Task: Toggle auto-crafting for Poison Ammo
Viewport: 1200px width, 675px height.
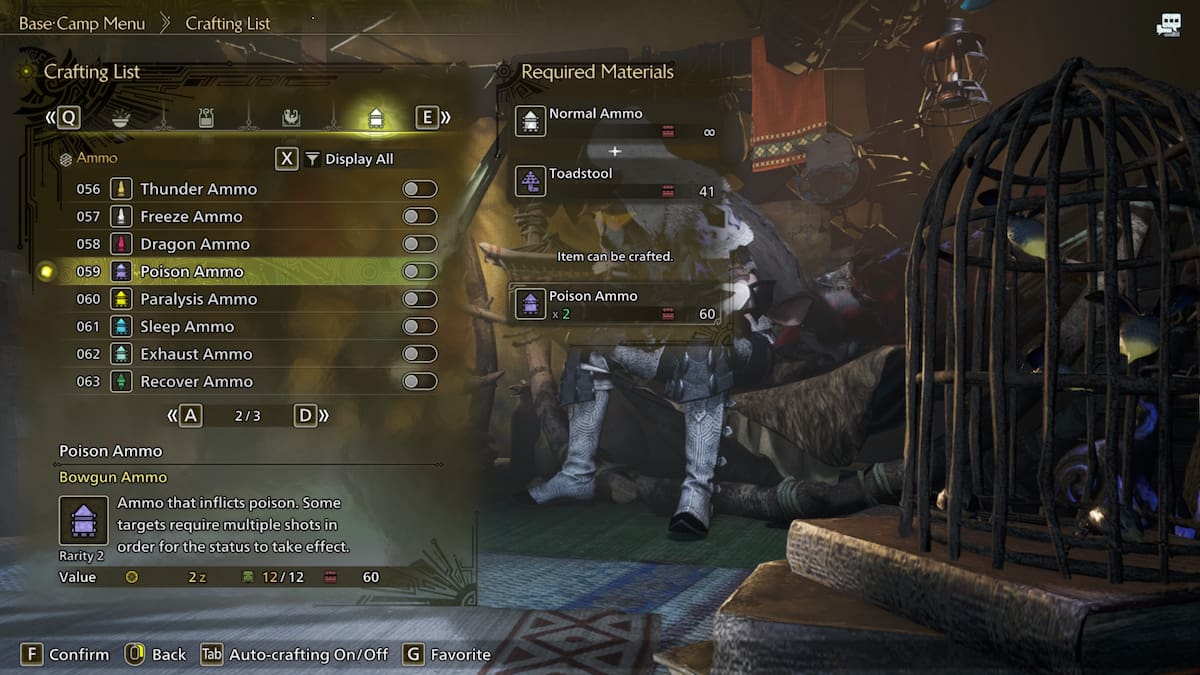Action: click(420, 271)
